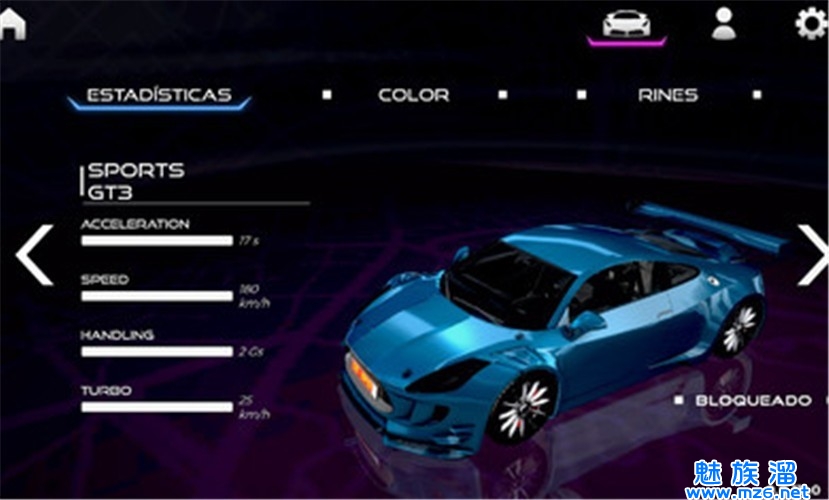Open the car garage section

(x=627, y=24)
